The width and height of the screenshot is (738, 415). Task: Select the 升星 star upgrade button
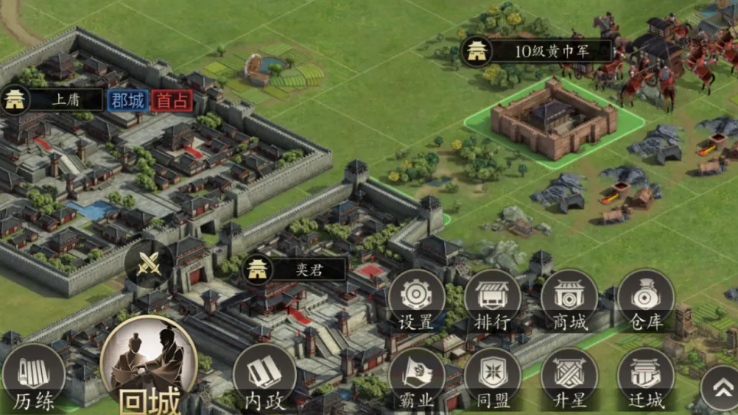pyautogui.click(x=569, y=379)
